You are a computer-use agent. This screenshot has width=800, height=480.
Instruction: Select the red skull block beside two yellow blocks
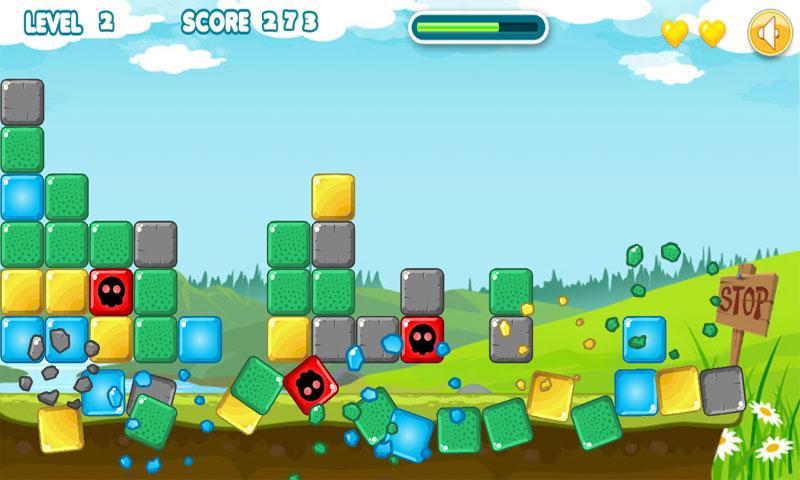click(x=111, y=290)
